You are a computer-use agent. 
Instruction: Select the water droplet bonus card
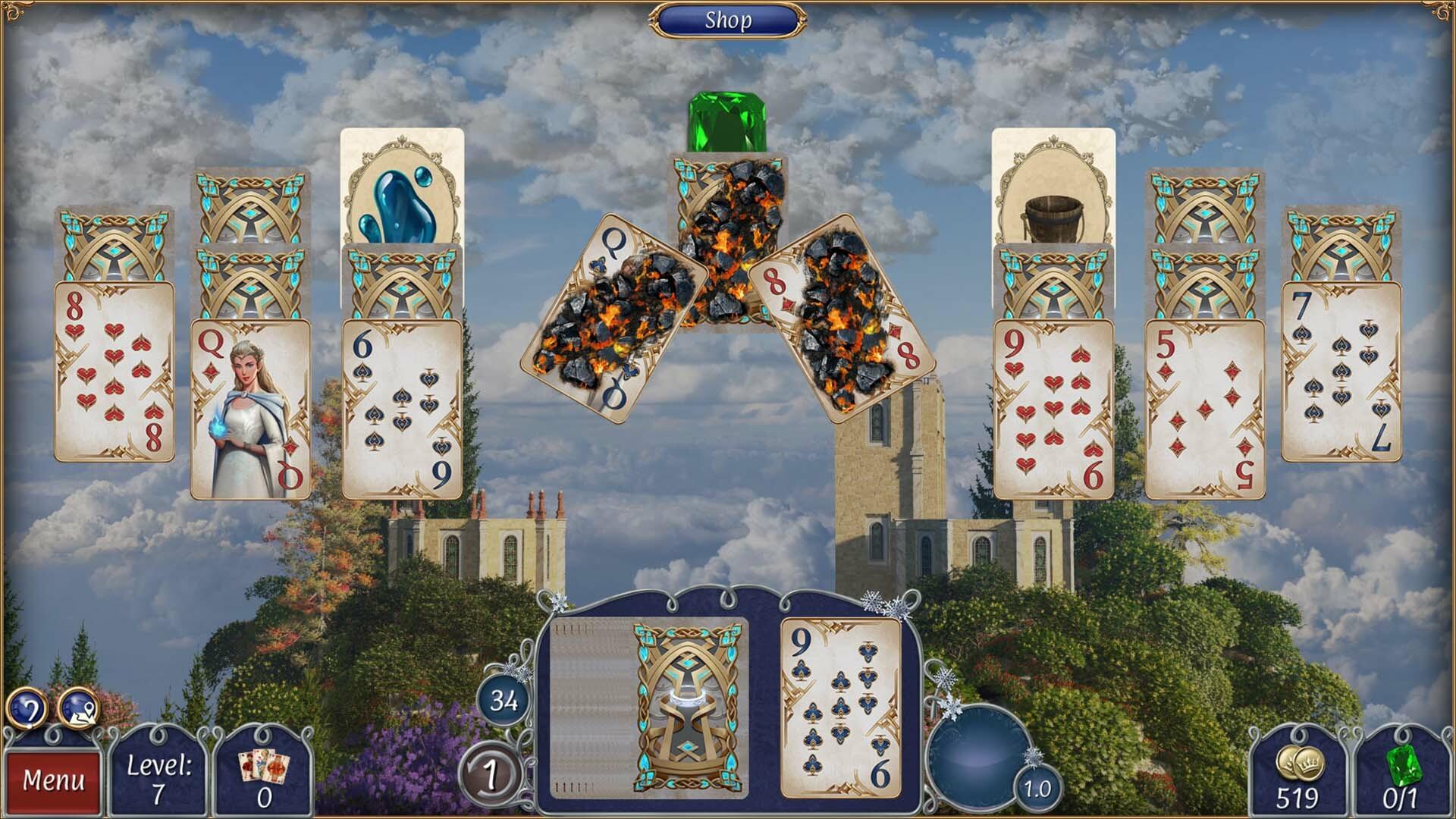(400, 197)
